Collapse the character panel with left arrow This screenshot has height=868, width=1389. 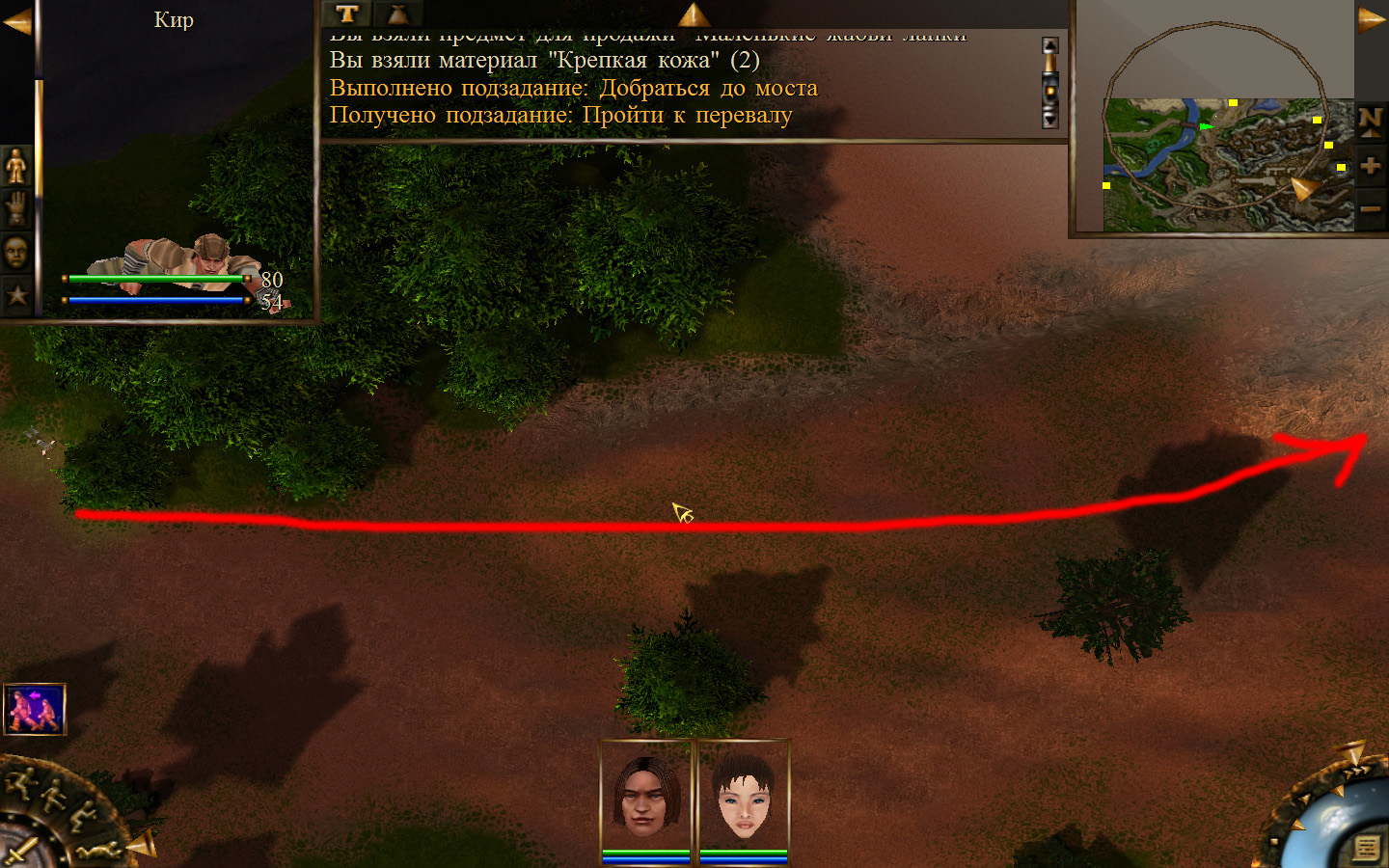pos(16,21)
